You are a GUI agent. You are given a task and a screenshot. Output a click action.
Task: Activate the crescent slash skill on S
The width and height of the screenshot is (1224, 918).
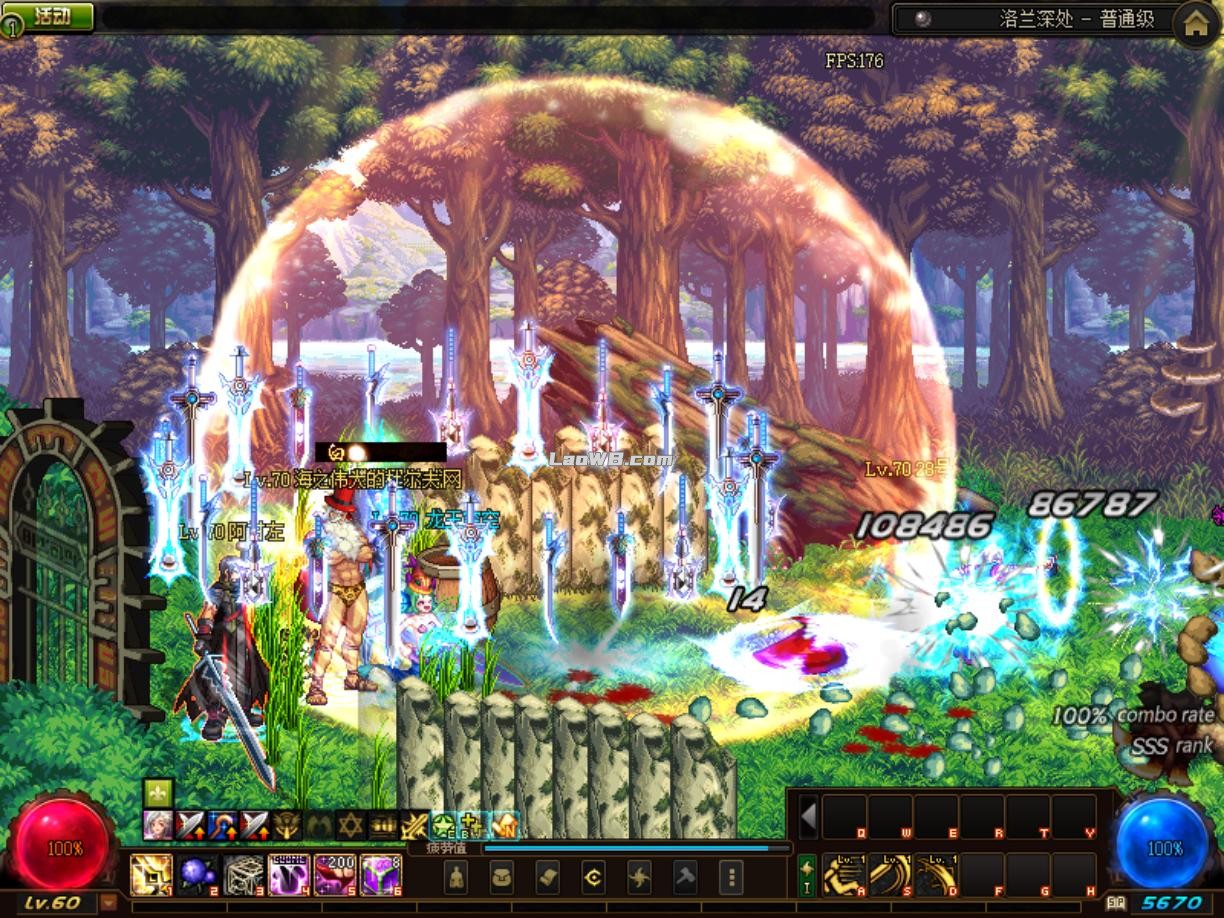pos(889,875)
